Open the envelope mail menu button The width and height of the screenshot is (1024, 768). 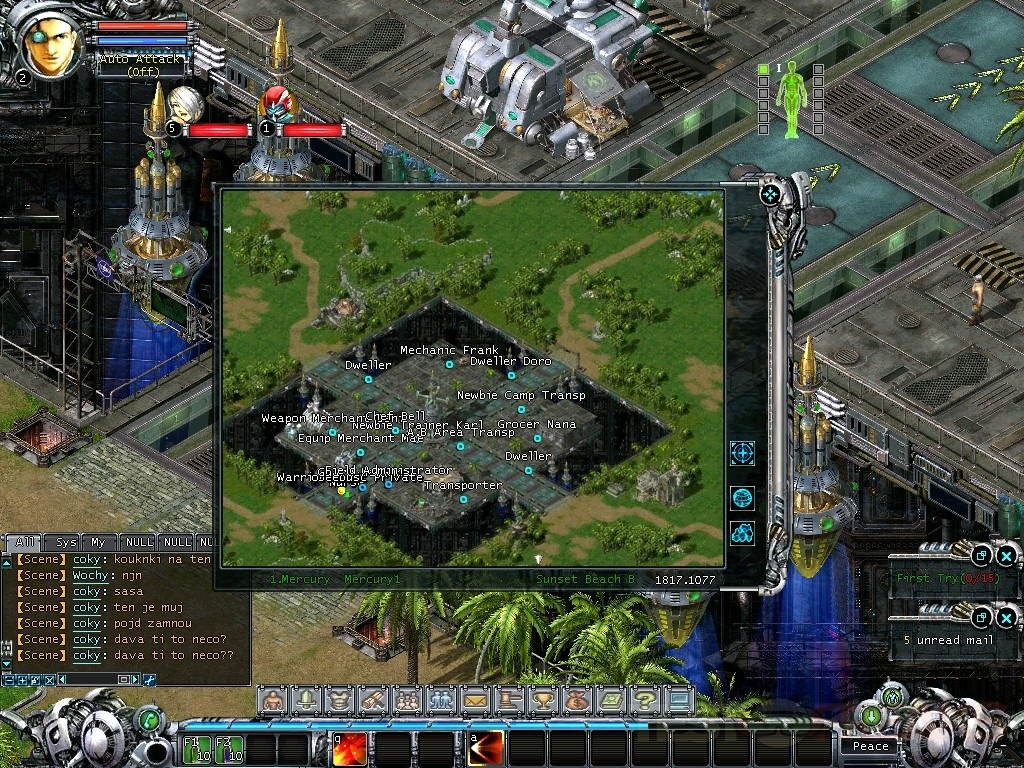coord(475,701)
